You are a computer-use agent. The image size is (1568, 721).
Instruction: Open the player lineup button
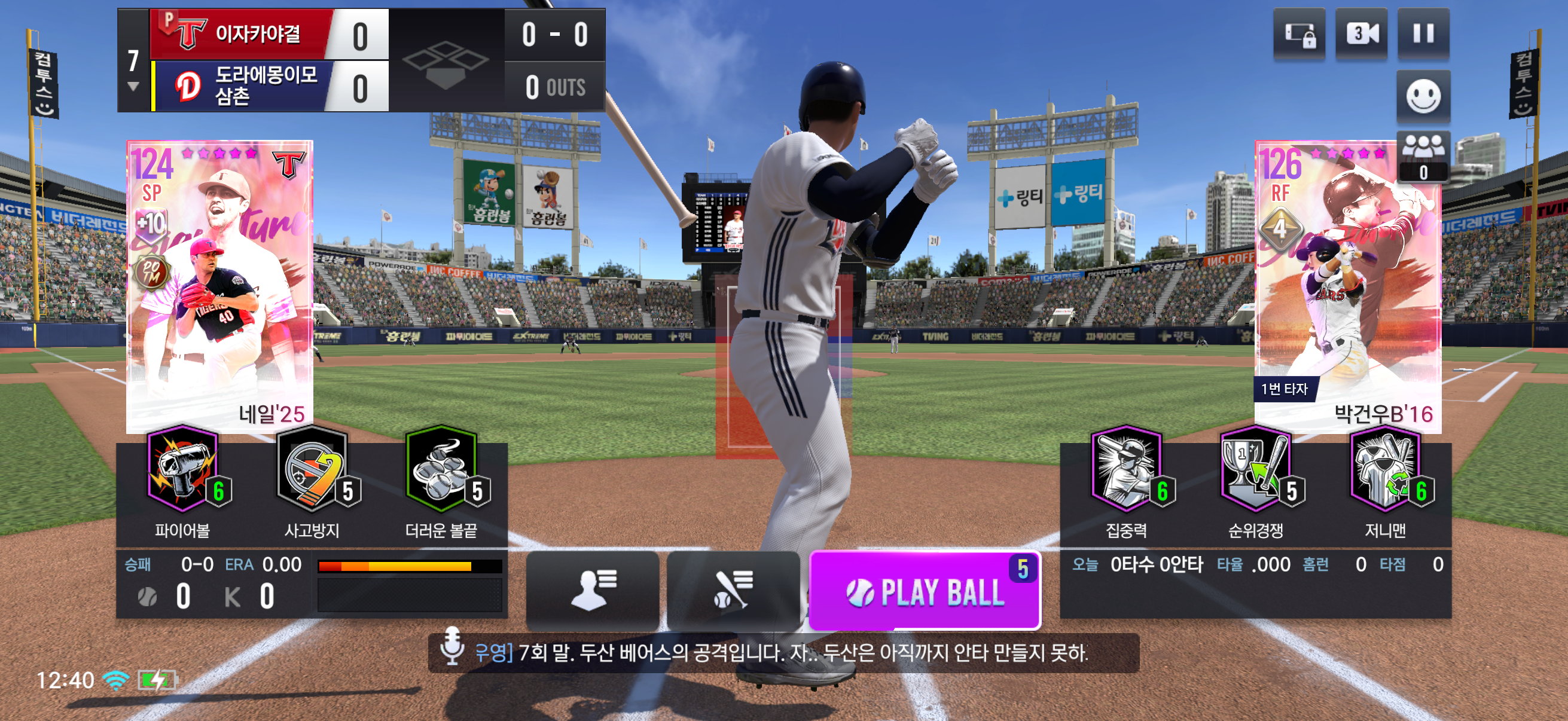[x=592, y=589]
